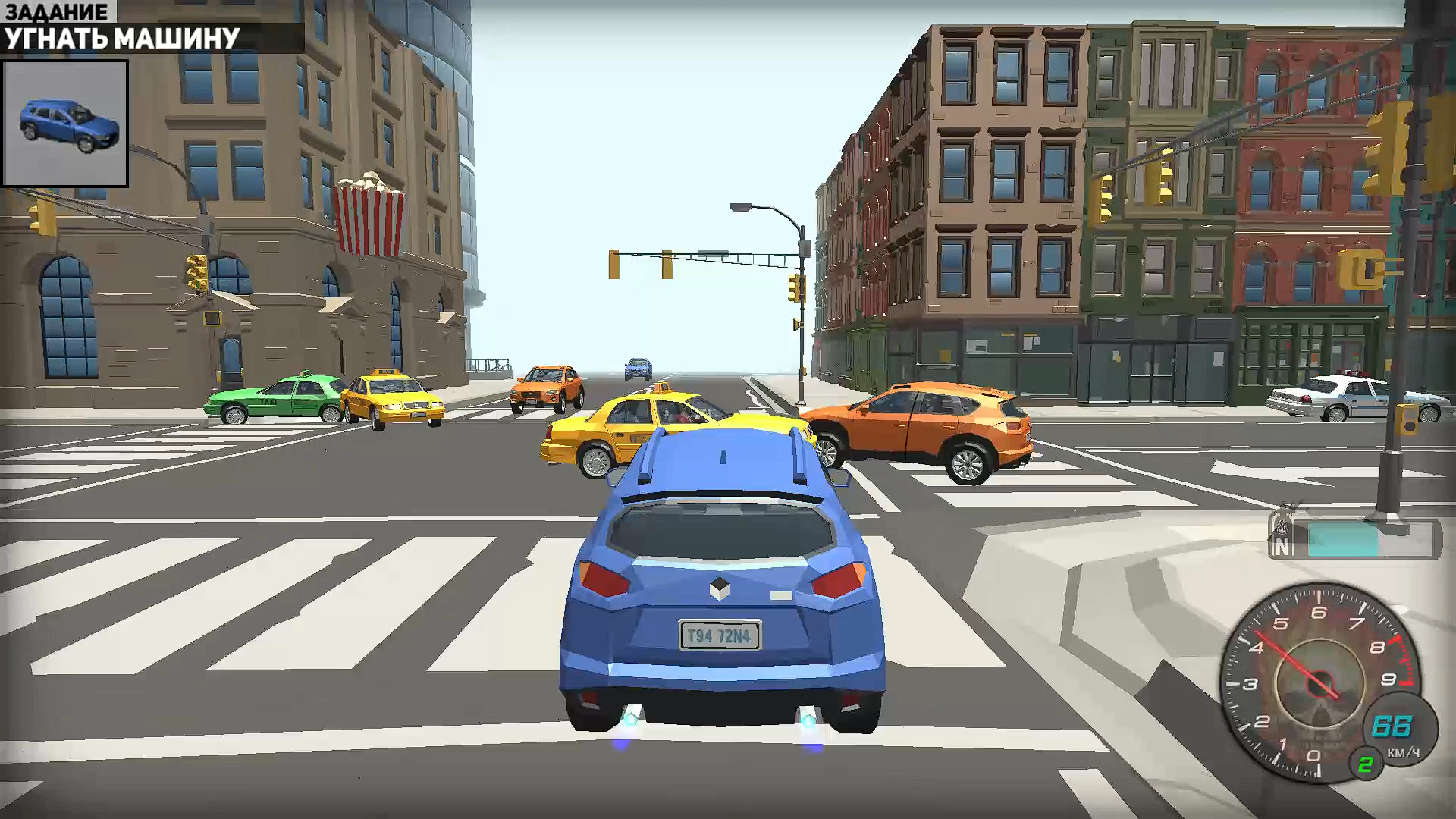Viewport: 1456px width, 819px height.
Task: Click the cyan speed readout showing 66
Action: (1392, 724)
